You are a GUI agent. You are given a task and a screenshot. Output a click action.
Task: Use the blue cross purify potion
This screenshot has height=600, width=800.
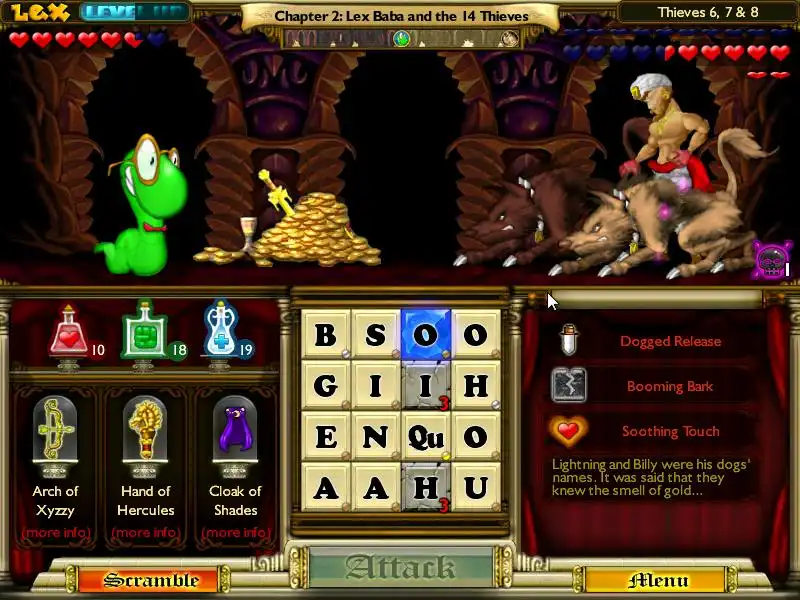click(x=220, y=332)
